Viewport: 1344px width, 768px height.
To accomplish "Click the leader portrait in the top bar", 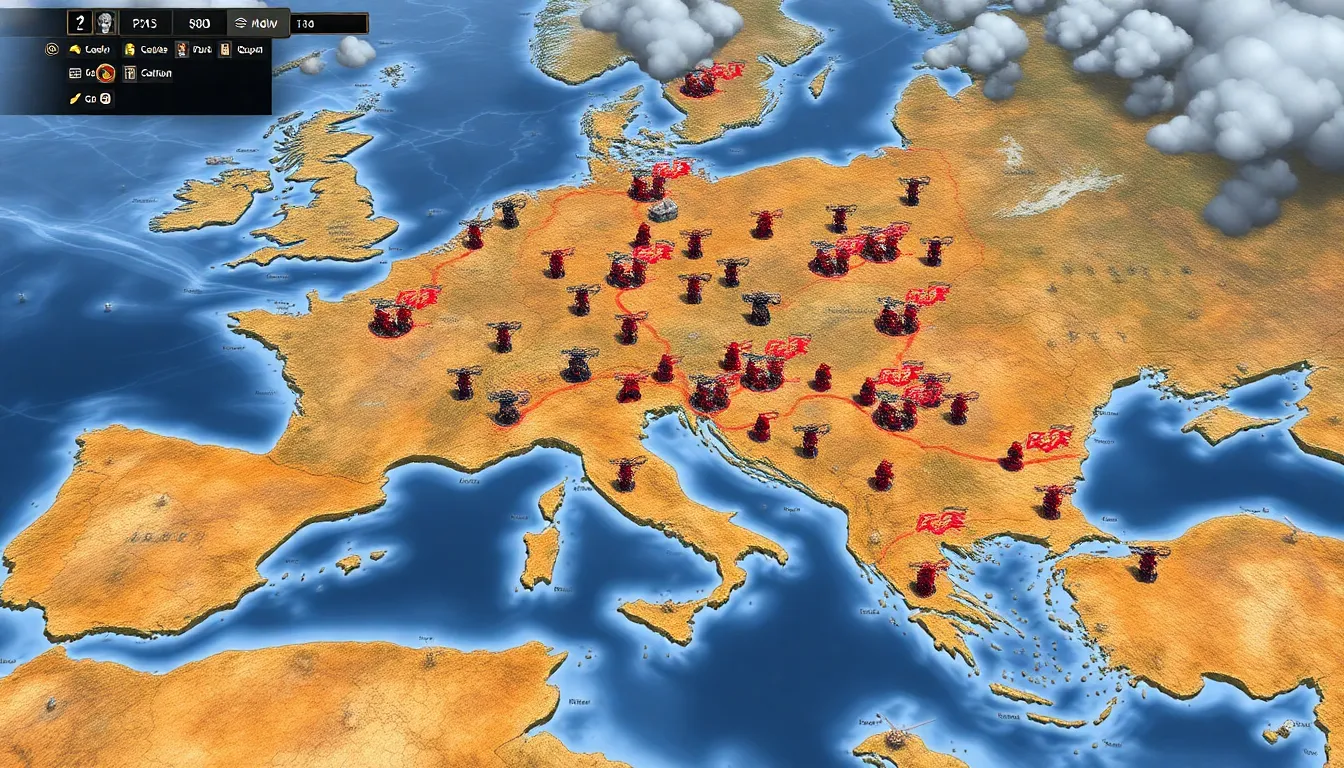I will tap(106, 23).
